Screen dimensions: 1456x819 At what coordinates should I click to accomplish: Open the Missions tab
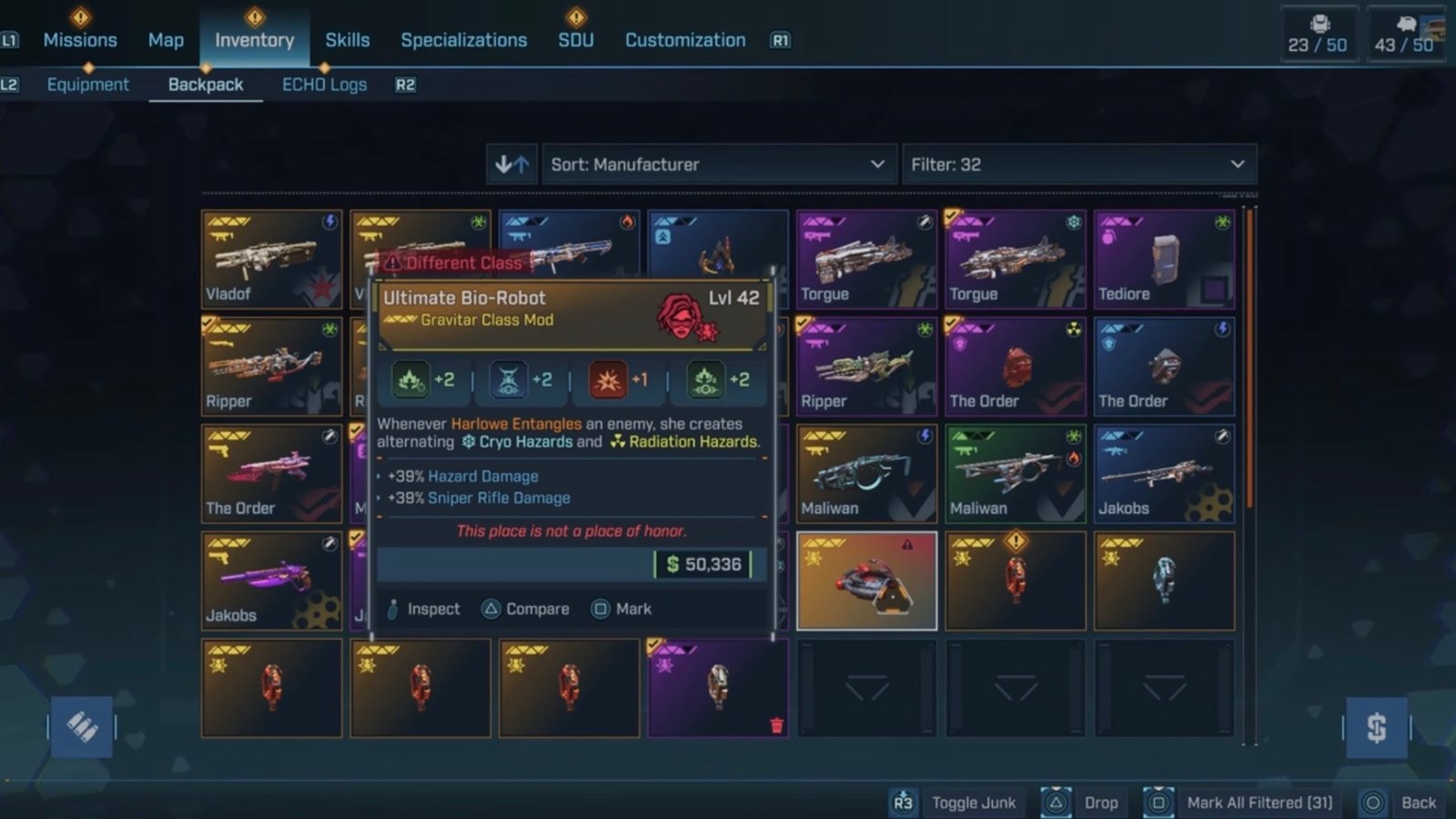[x=80, y=40]
